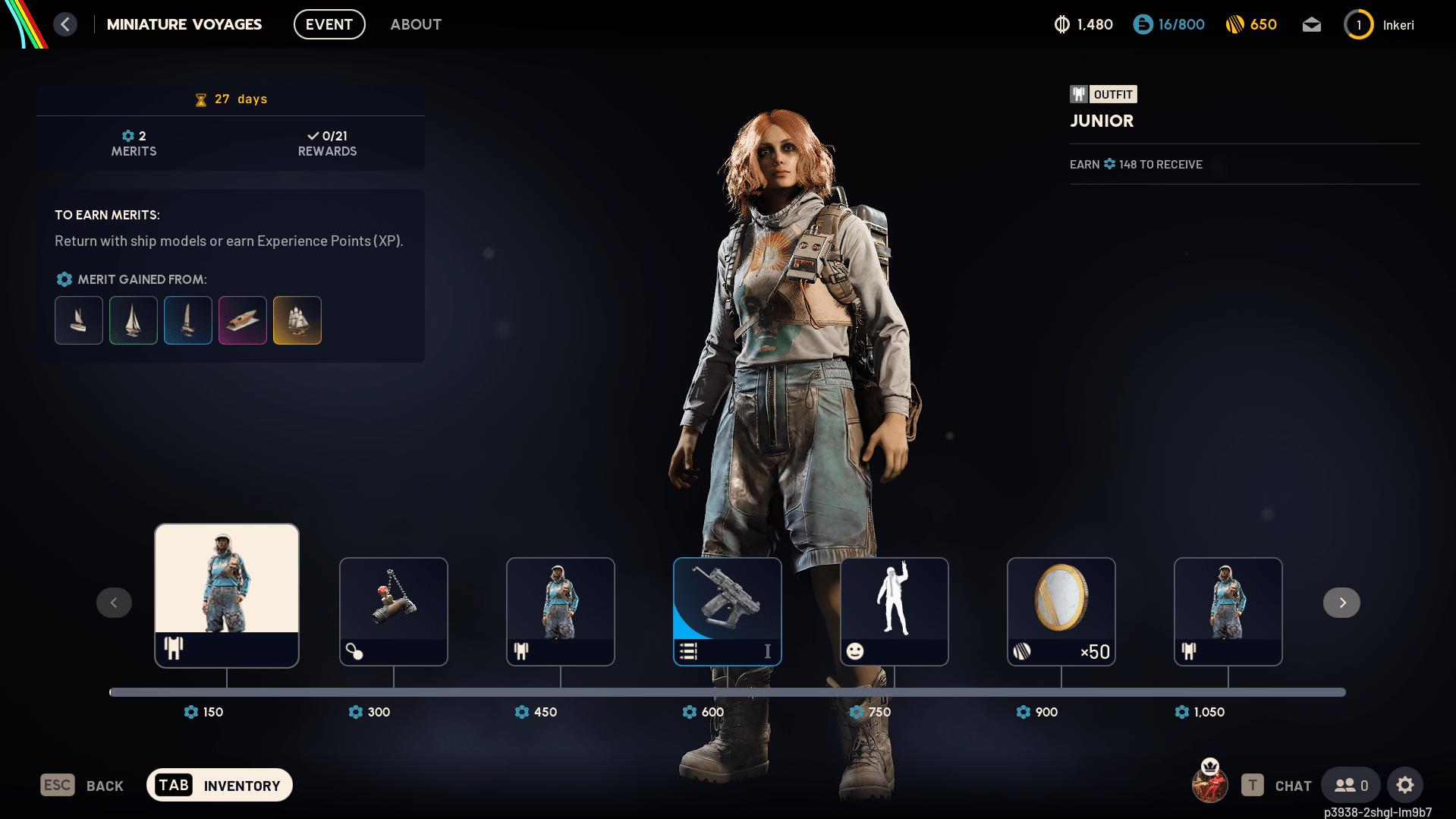Screen dimensions: 1456x819
Task: Show previous rewards with the left arrow
Action: pyautogui.click(x=114, y=603)
